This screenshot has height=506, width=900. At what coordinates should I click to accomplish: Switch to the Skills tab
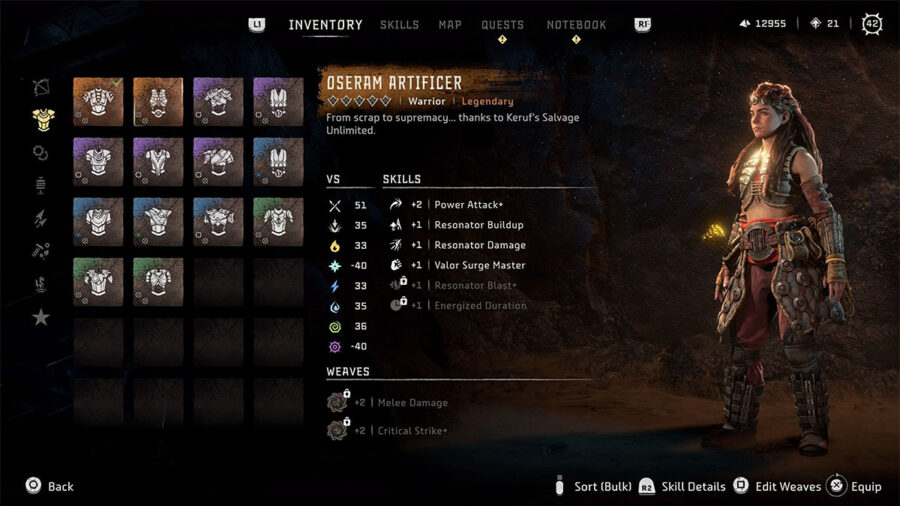click(399, 25)
